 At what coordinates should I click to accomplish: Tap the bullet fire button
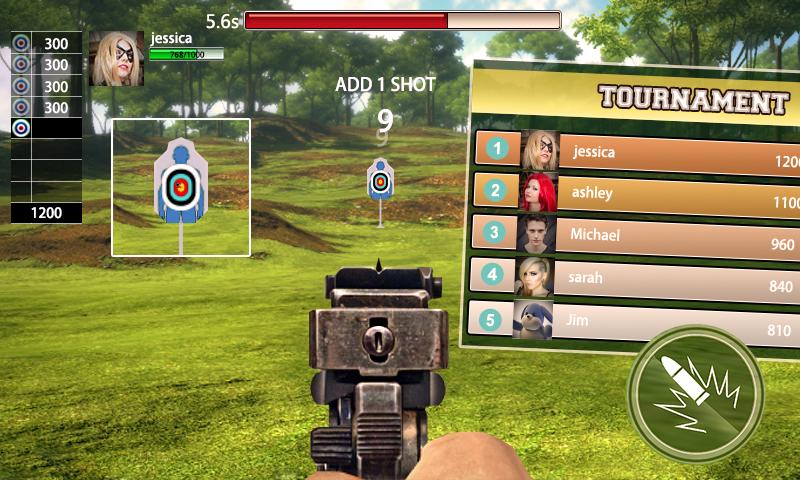pos(696,394)
